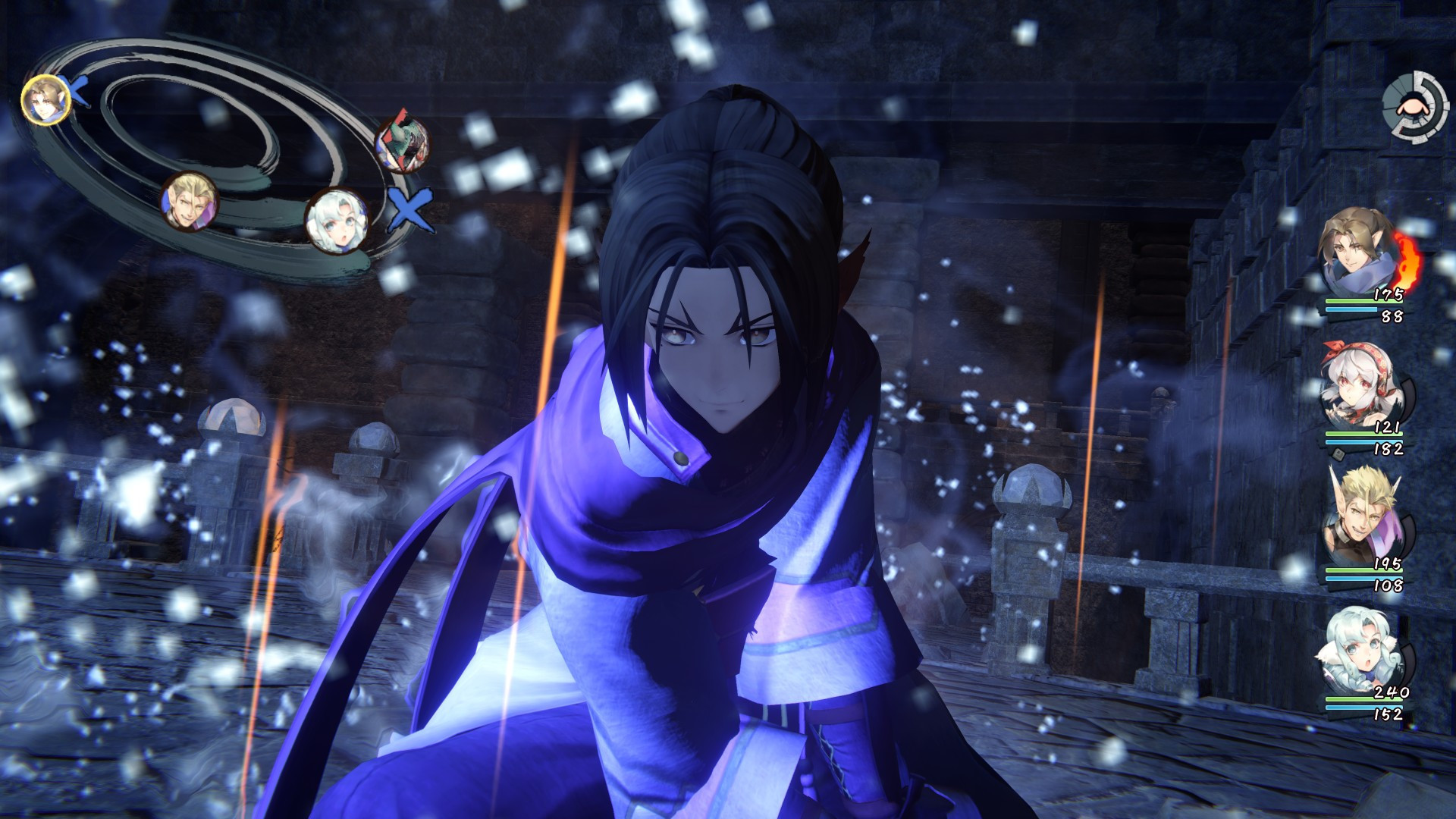Choose the red-bandana girl's party portrait

click(1359, 387)
